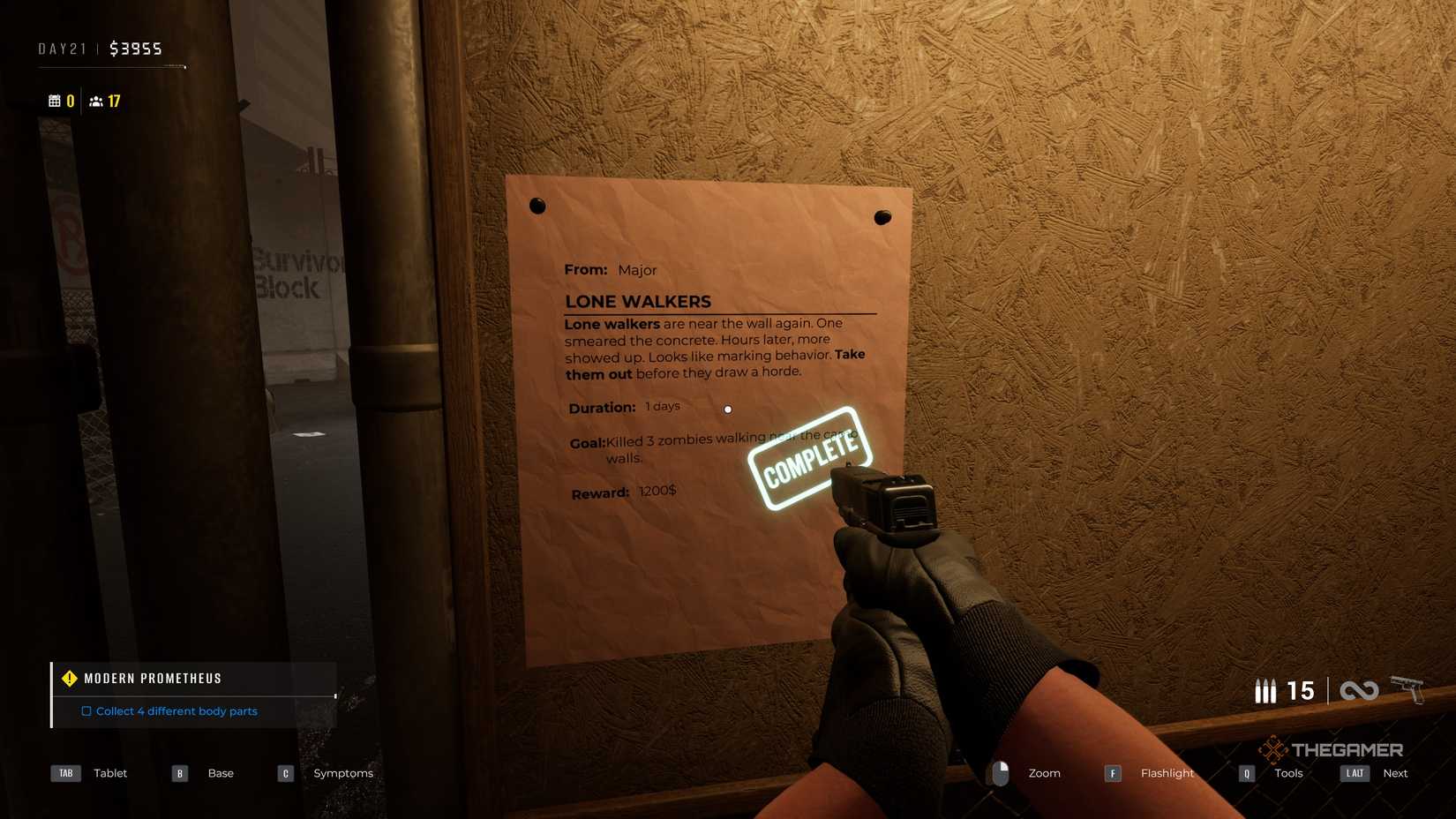Toggle the Flashlight via the F keybind label
The height and width of the screenshot is (819, 1456).
pos(1113,773)
